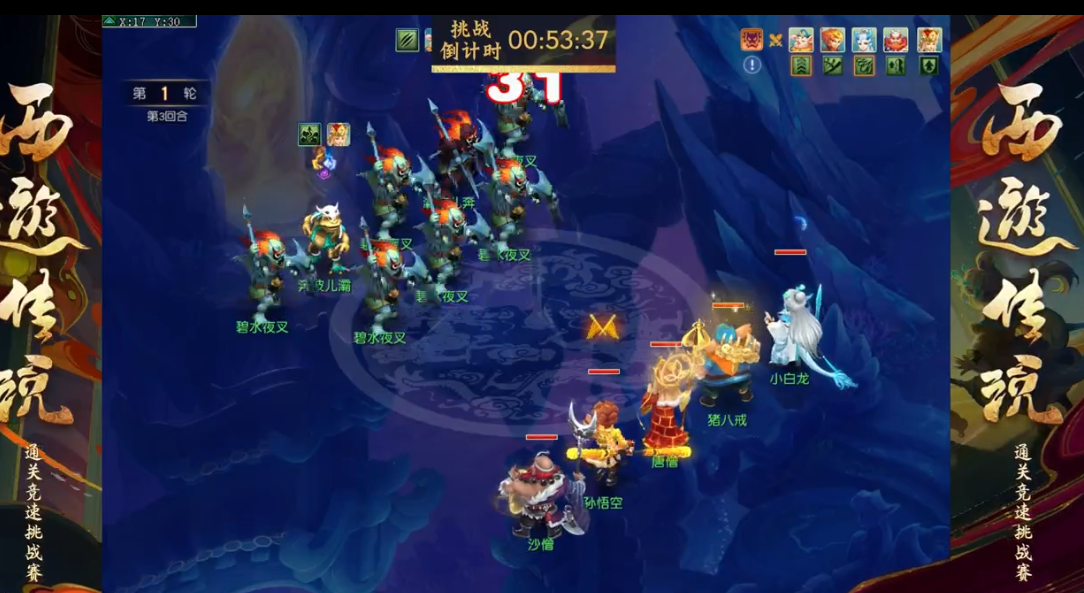This screenshot has height=593, width=1084.
Task: Click the crossed swords versus icon
Action: click(775, 41)
